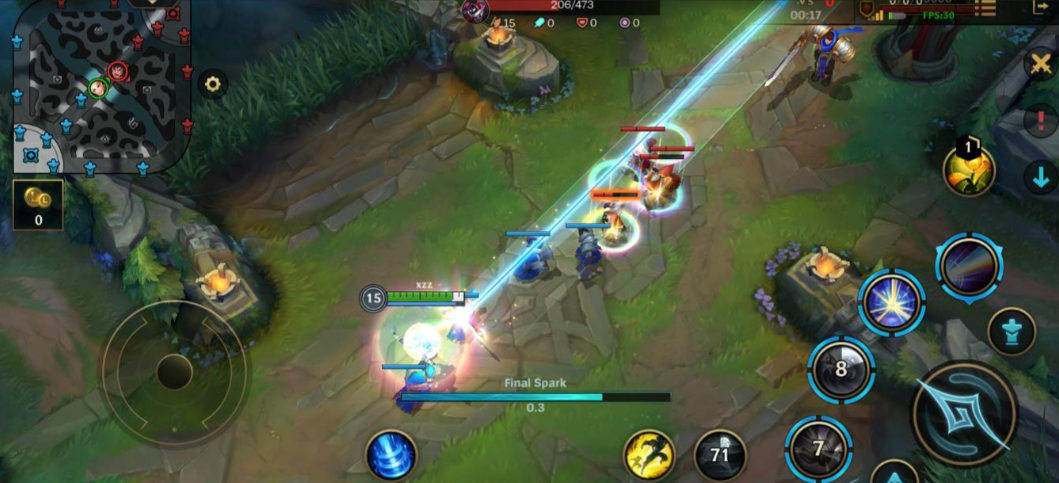The height and width of the screenshot is (483, 1059).
Task: Open settings with the gear icon
Action: tap(212, 84)
